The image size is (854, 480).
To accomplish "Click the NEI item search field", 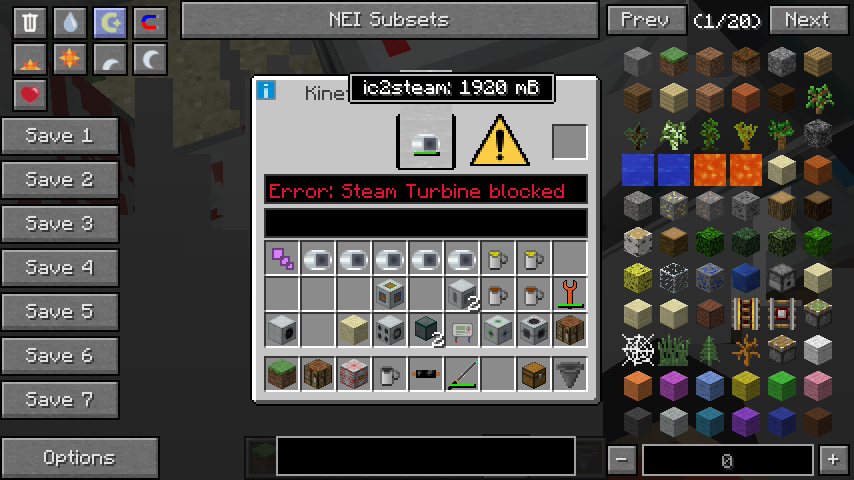I will [425, 455].
